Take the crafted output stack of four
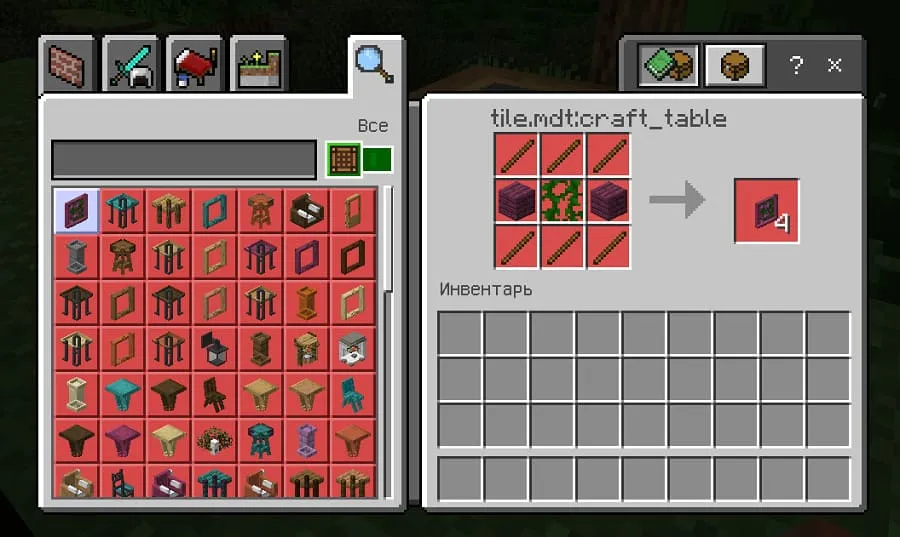This screenshot has height=537, width=900. (766, 211)
